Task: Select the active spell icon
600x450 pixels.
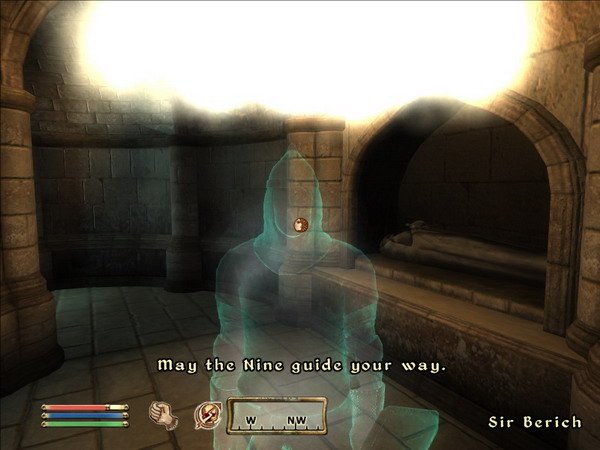Action: 208,412
